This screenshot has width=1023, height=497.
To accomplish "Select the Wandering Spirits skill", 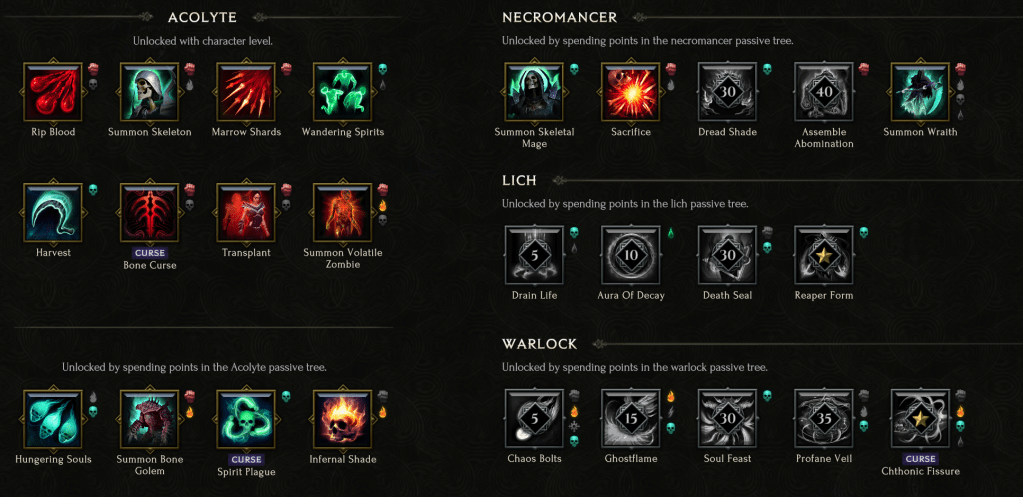I will pos(343,92).
